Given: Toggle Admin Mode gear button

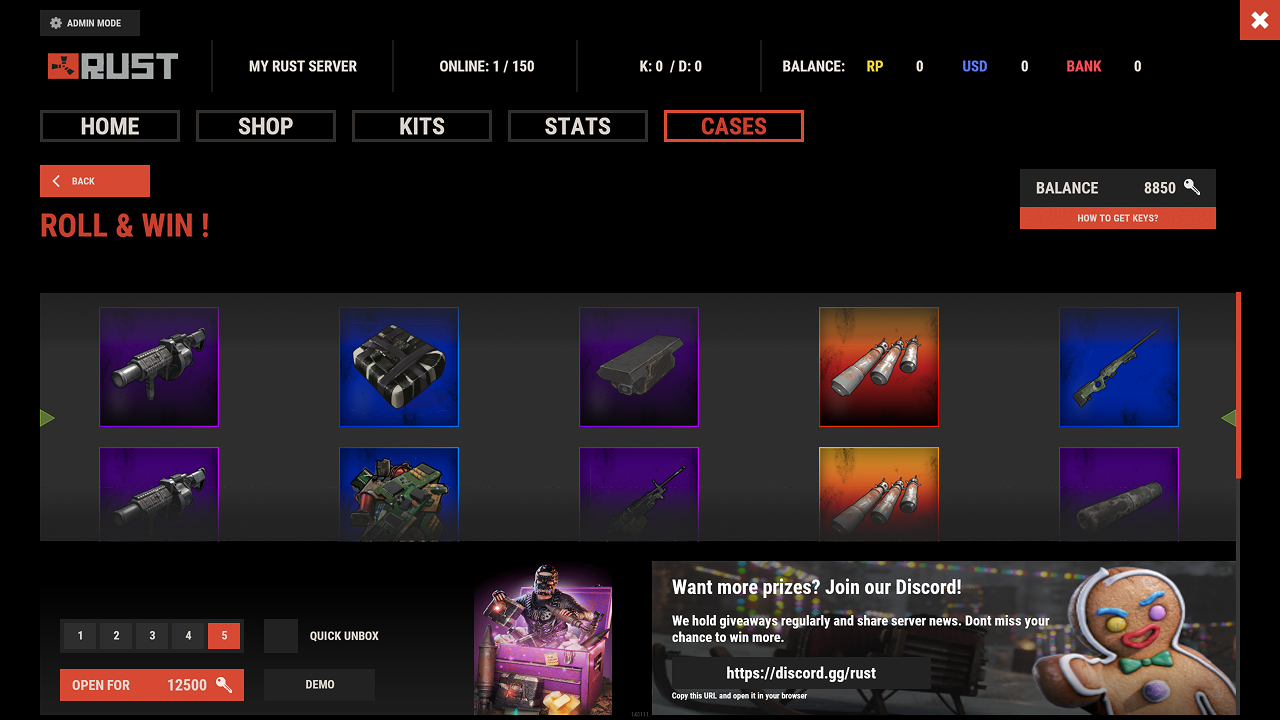Looking at the screenshot, I should (90, 23).
